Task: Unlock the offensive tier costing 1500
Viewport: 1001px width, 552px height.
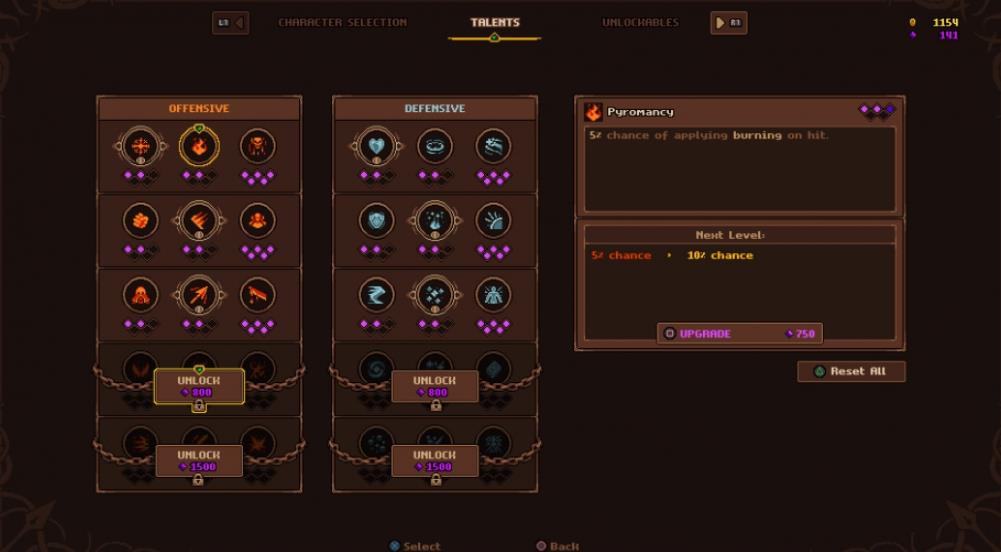Action: click(x=199, y=460)
